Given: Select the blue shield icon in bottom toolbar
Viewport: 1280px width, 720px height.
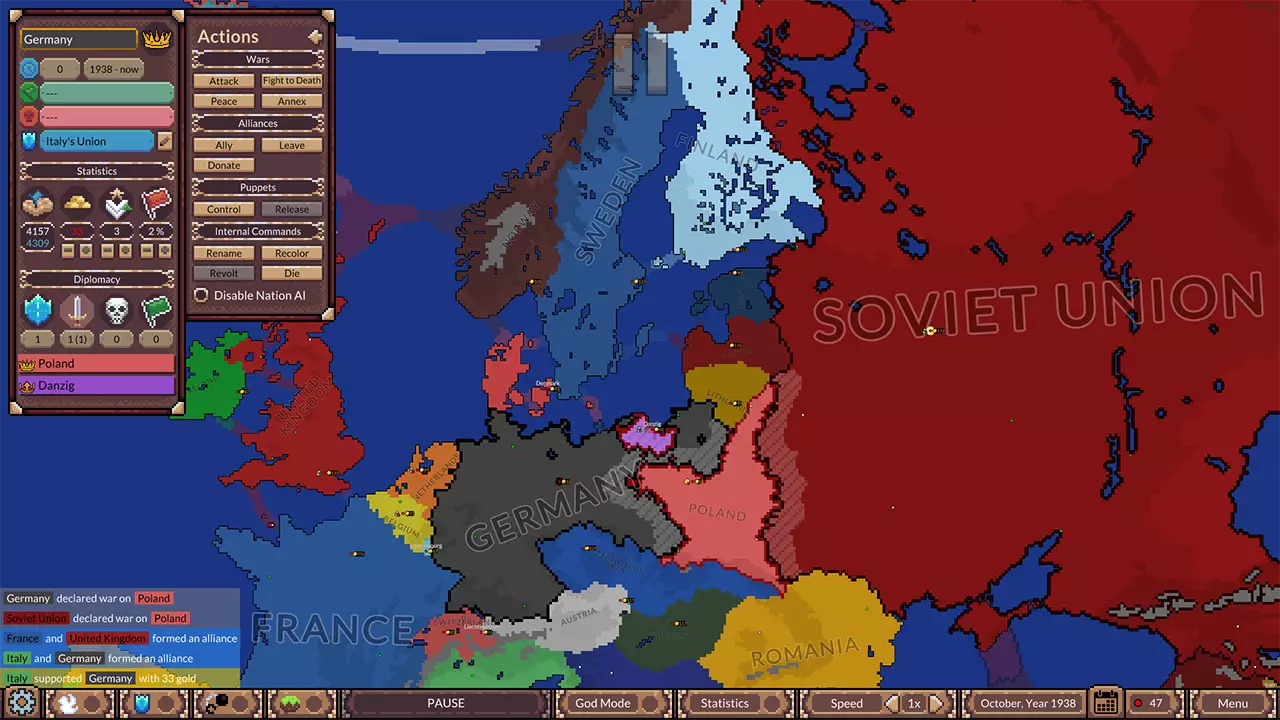Looking at the screenshot, I should 142,702.
